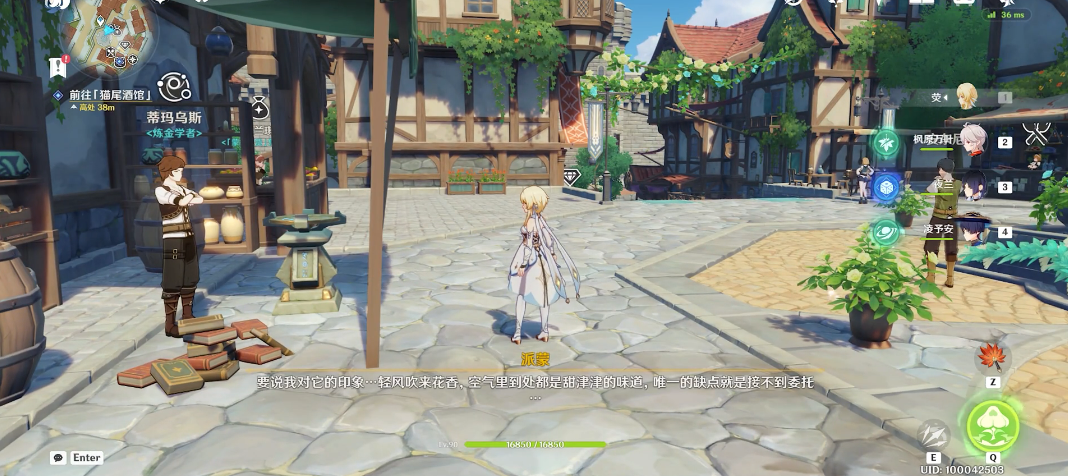
Task: Use the red maple leaf fan gadget
Action: pyautogui.click(x=993, y=357)
